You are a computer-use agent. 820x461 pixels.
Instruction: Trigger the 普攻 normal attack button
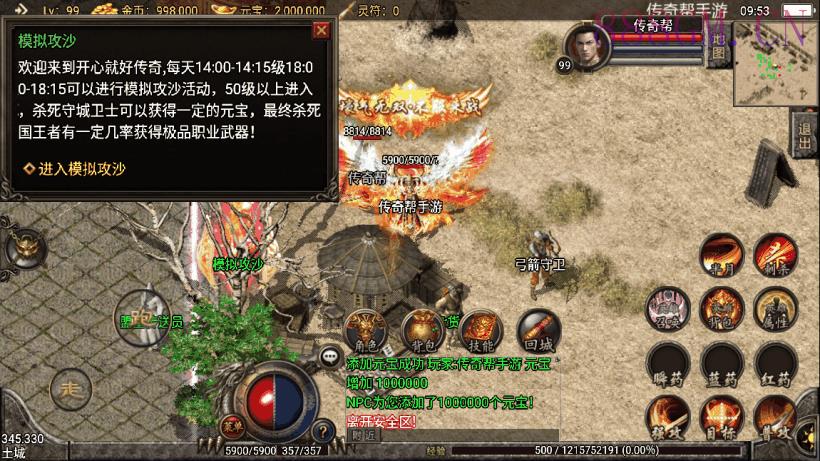pyautogui.click(x=774, y=416)
